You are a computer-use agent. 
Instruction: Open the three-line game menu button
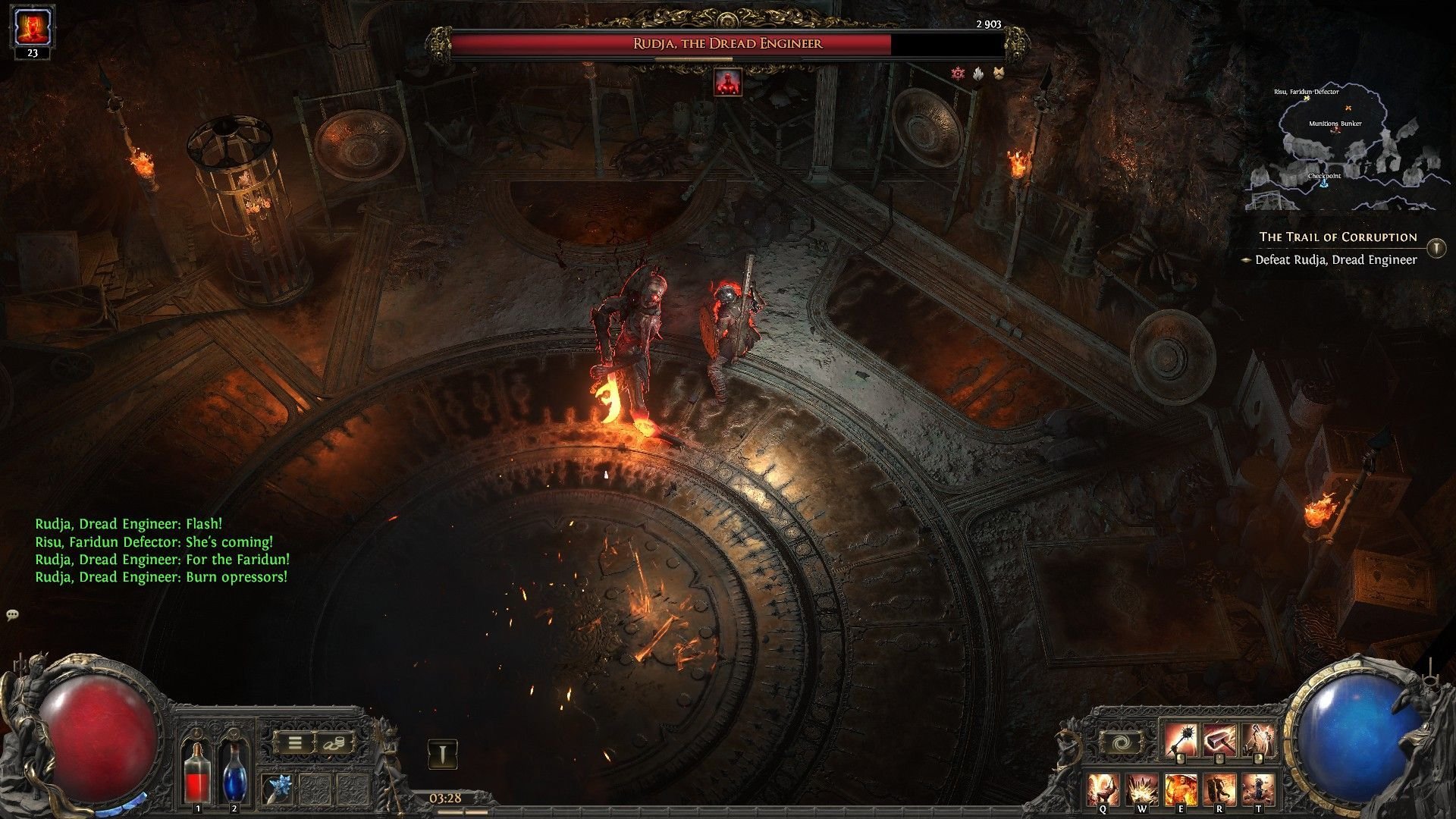coord(295,743)
